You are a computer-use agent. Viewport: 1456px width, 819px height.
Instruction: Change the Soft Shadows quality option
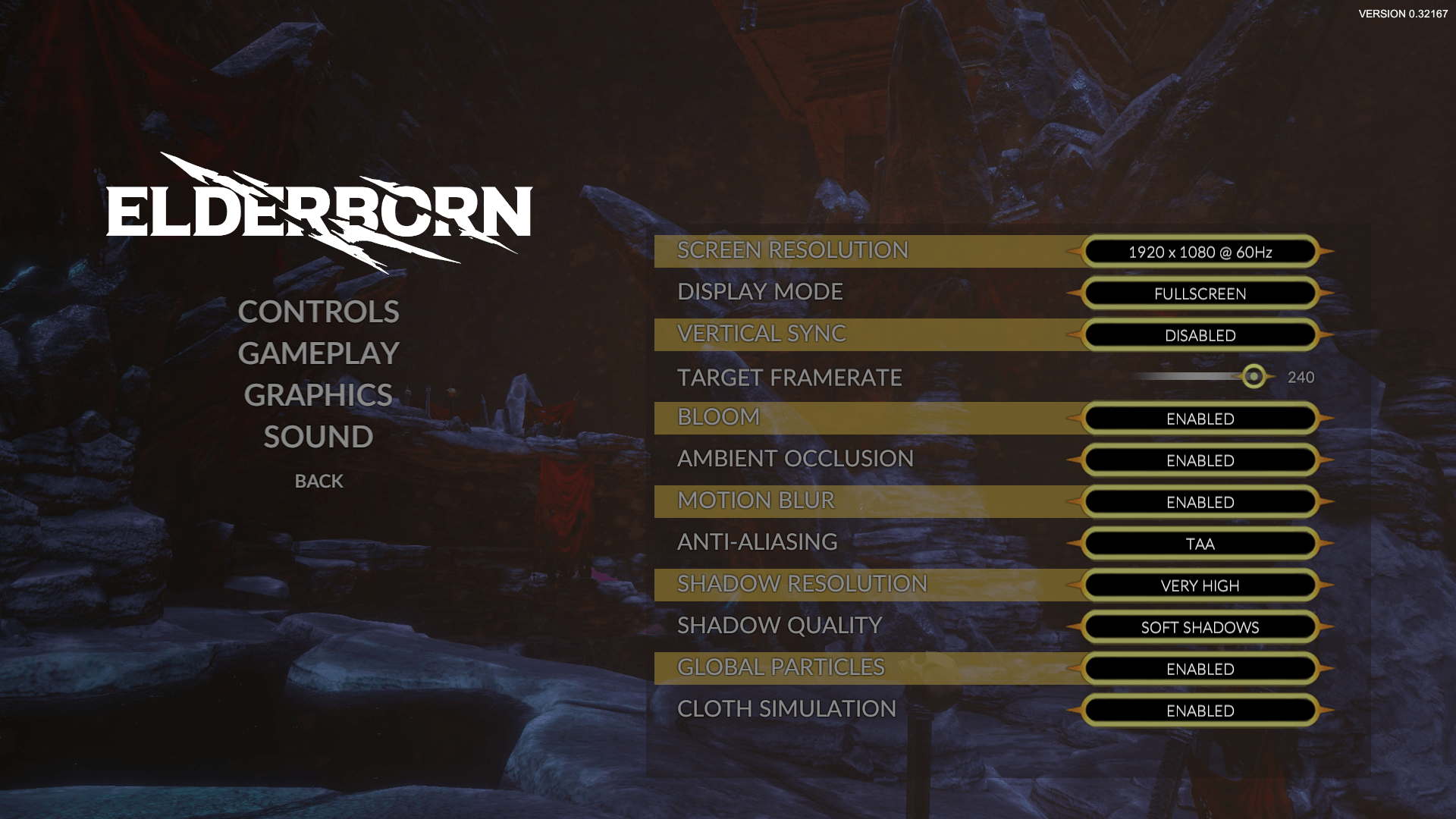click(1200, 627)
